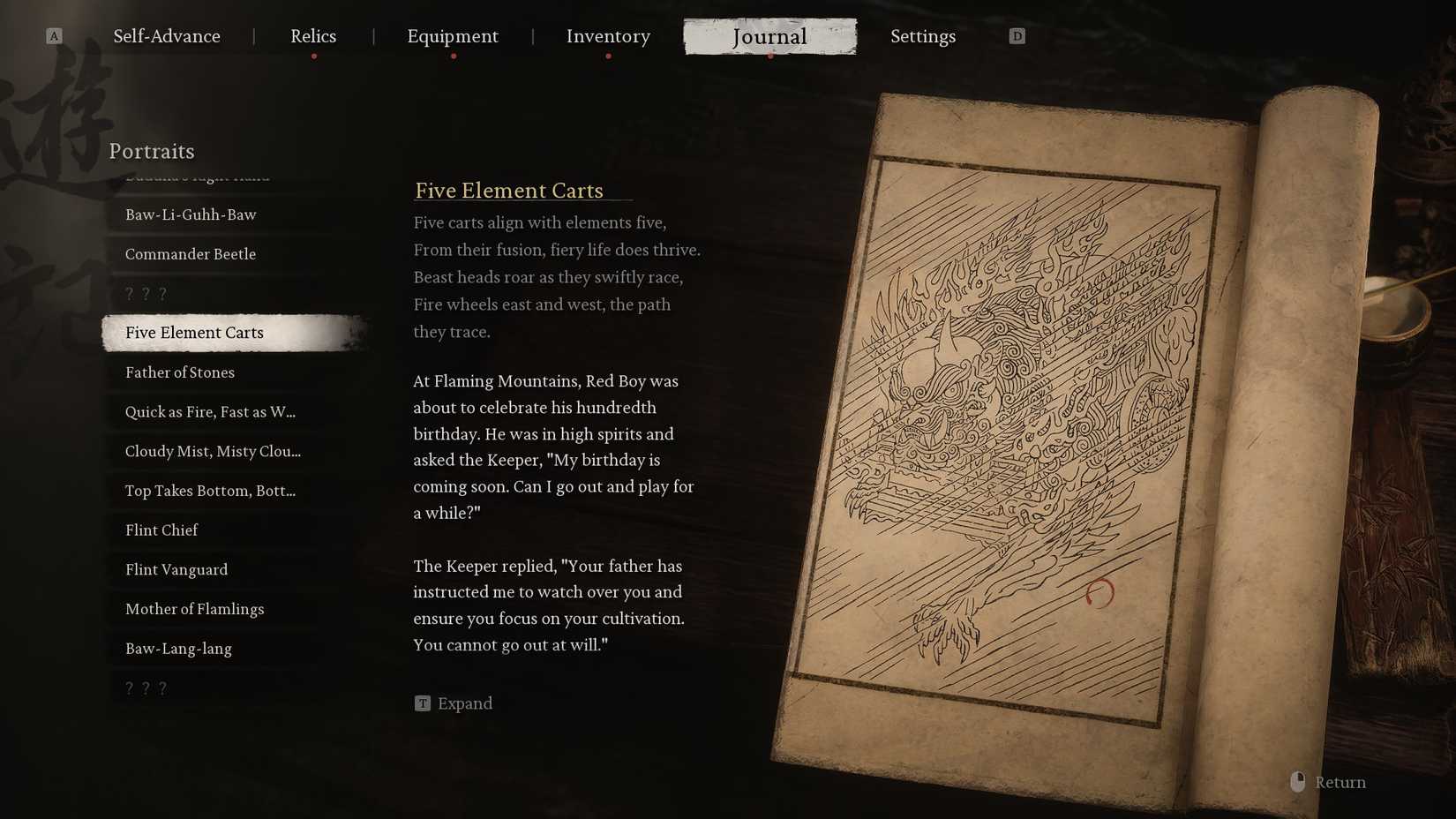Click the red dot indicator under Relics
The width and height of the screenshot is (1456, 819).
click(313, 55)
